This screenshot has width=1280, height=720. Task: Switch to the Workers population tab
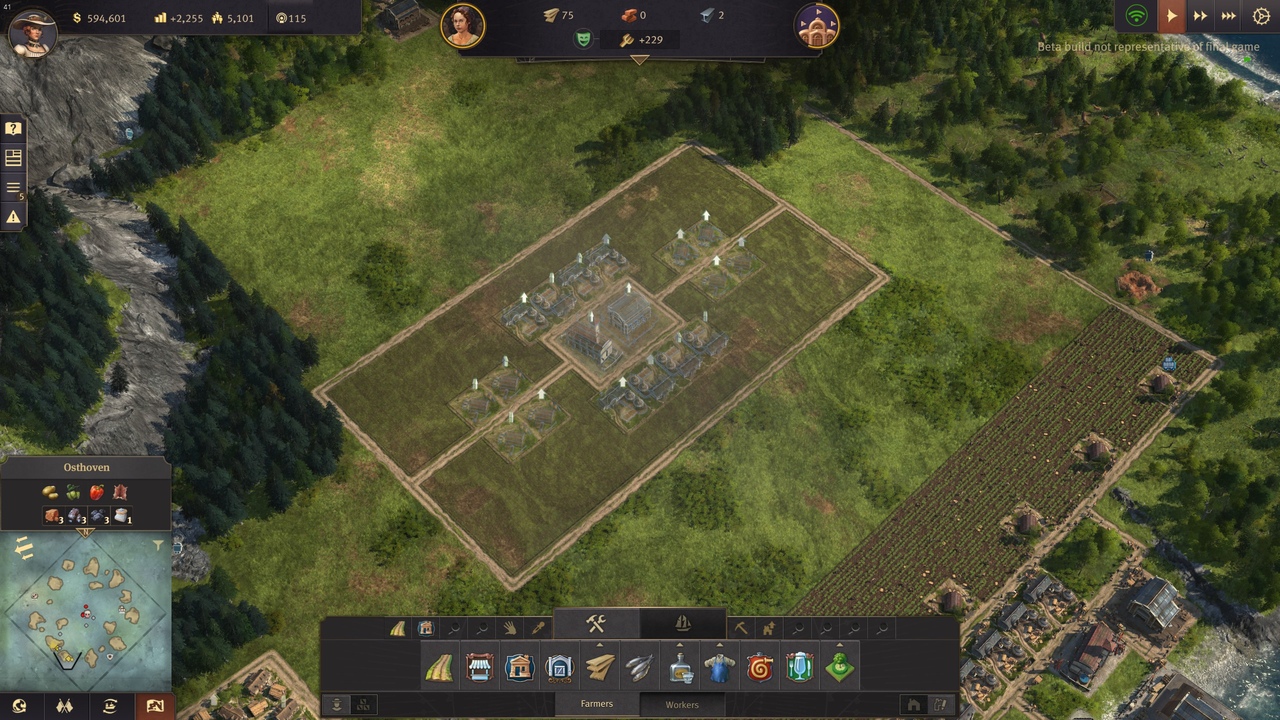[x=683, y=705]
